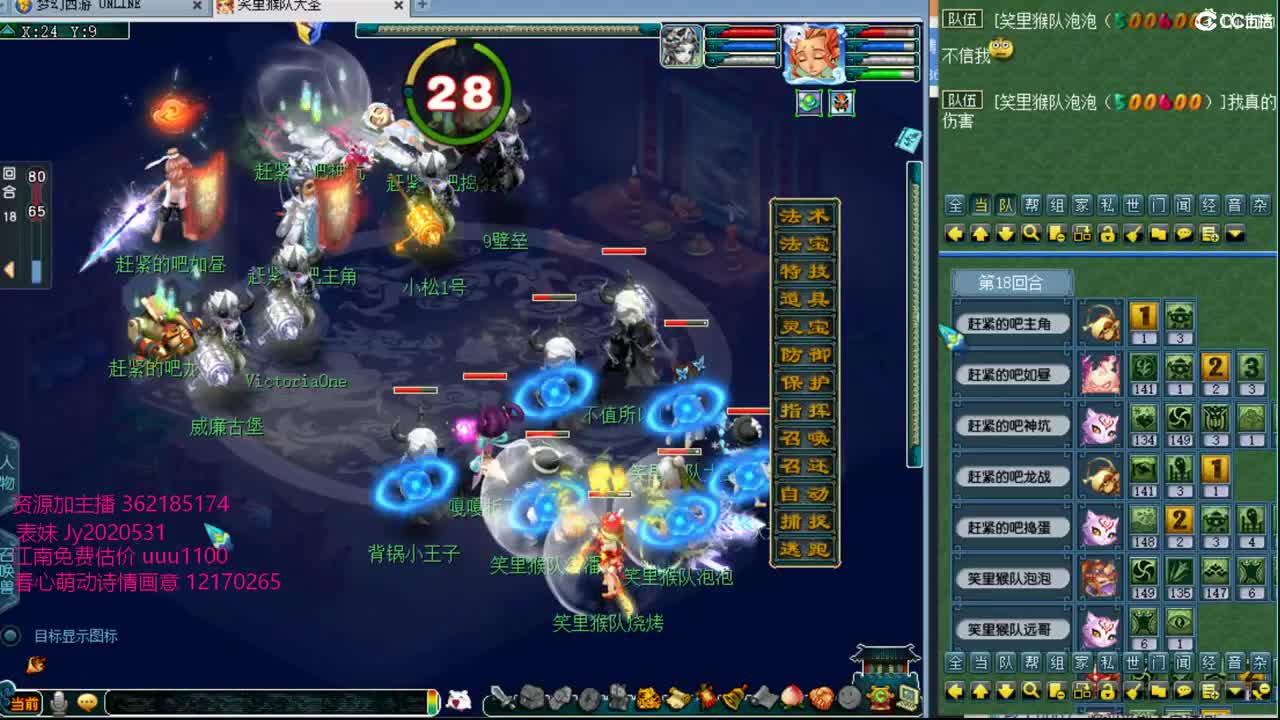1280x720 pixels.
Task: Toggle the 私 channel filter button
Action: tap(1109, 207)
